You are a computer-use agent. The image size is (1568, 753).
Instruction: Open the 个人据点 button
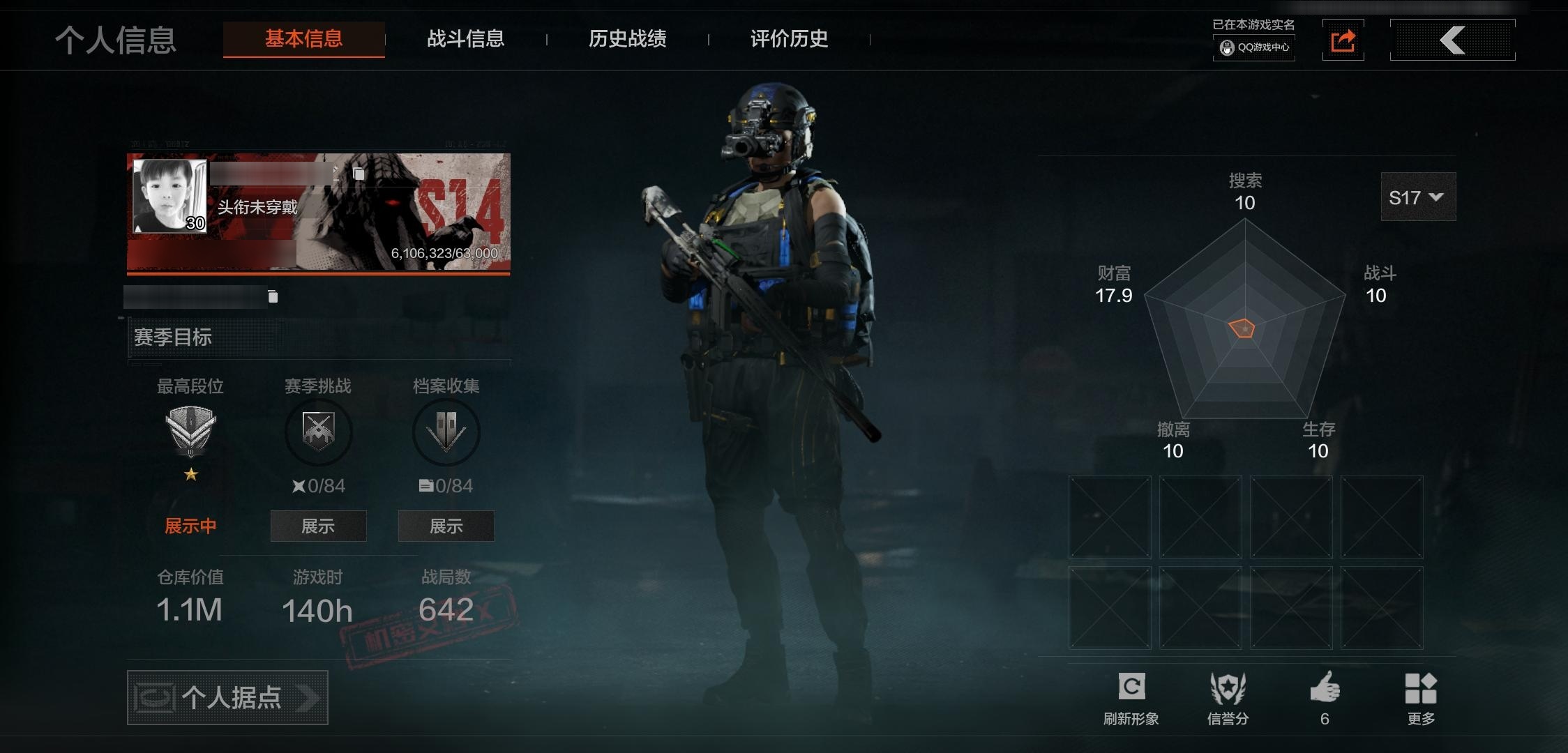point(227,697)
